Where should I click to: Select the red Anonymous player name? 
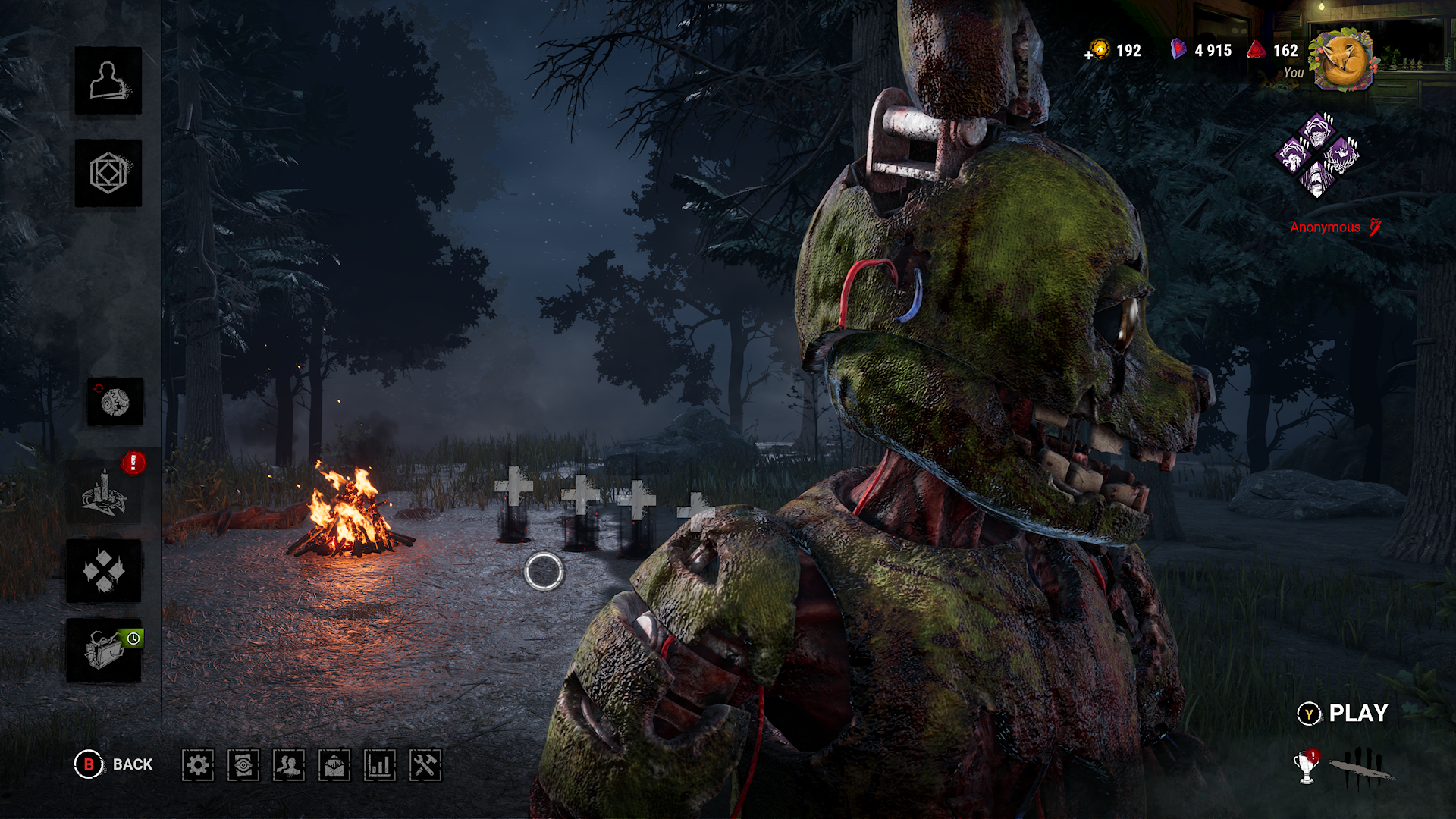(1325, 227)
